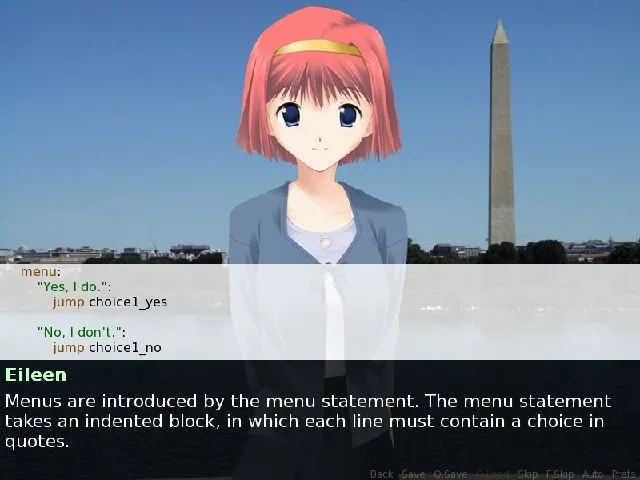Toggle Auto-forward mode
The width and height of the screenshot is (640, 480).
(593, 473)
